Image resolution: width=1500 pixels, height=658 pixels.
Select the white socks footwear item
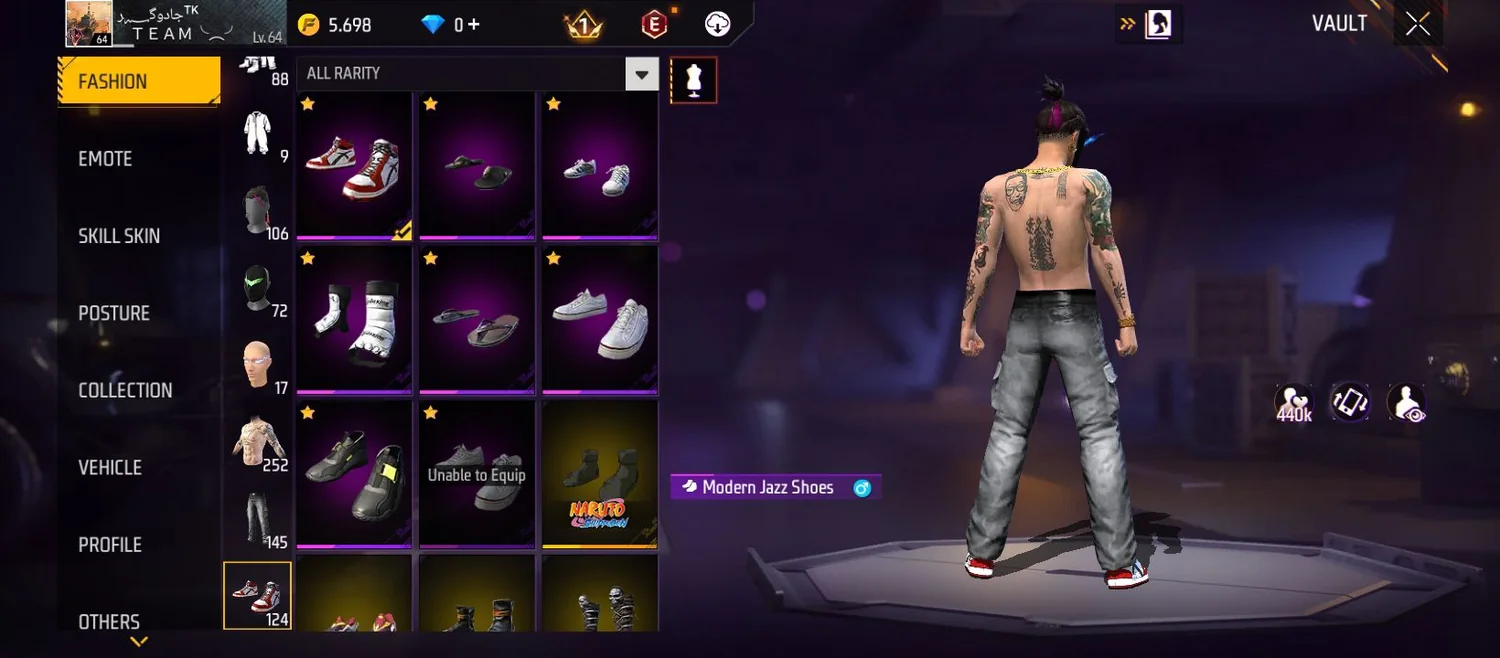coord(354,319)
